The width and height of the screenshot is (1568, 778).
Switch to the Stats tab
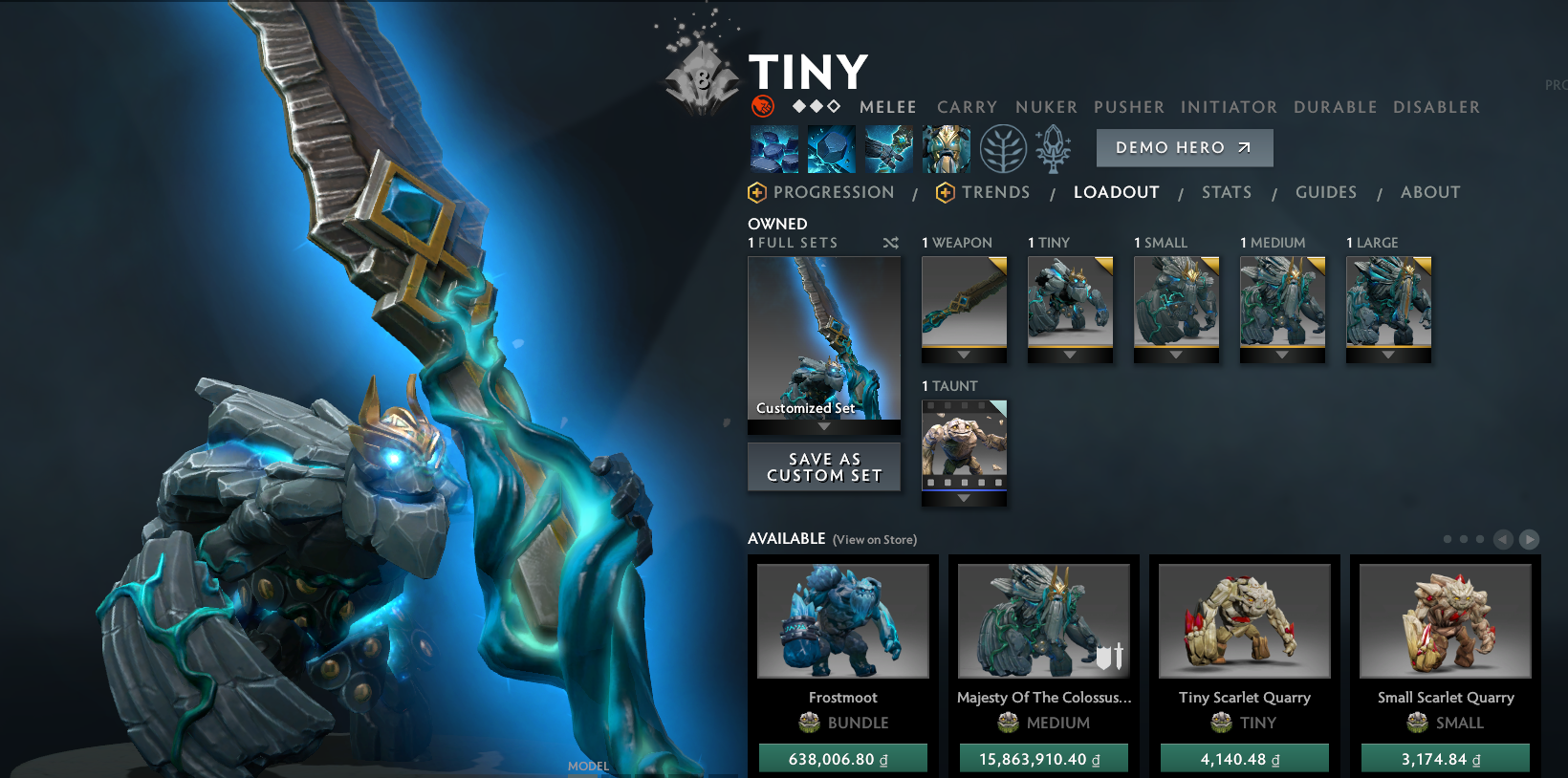coord(1227,192)
